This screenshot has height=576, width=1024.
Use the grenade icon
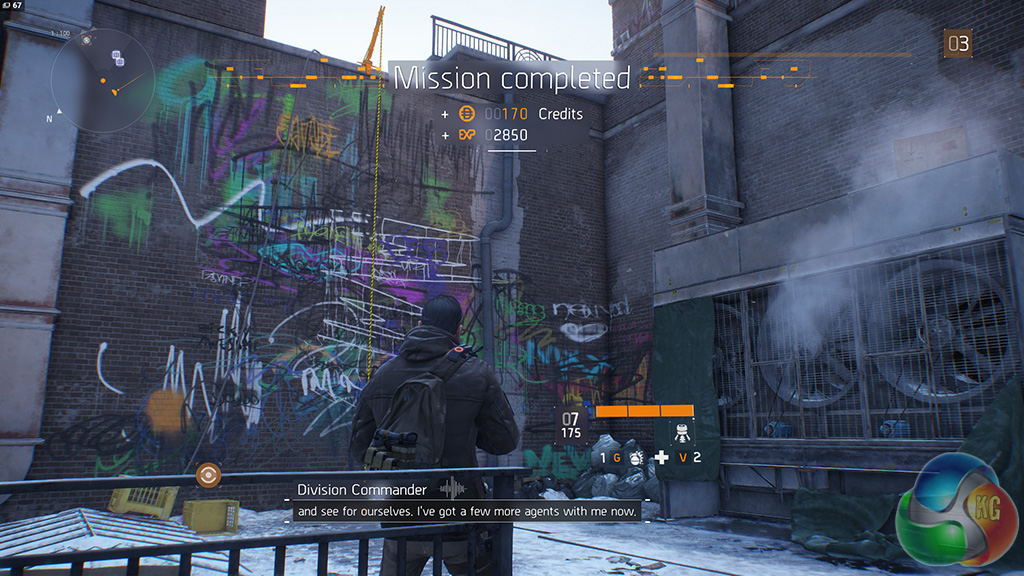636,458
